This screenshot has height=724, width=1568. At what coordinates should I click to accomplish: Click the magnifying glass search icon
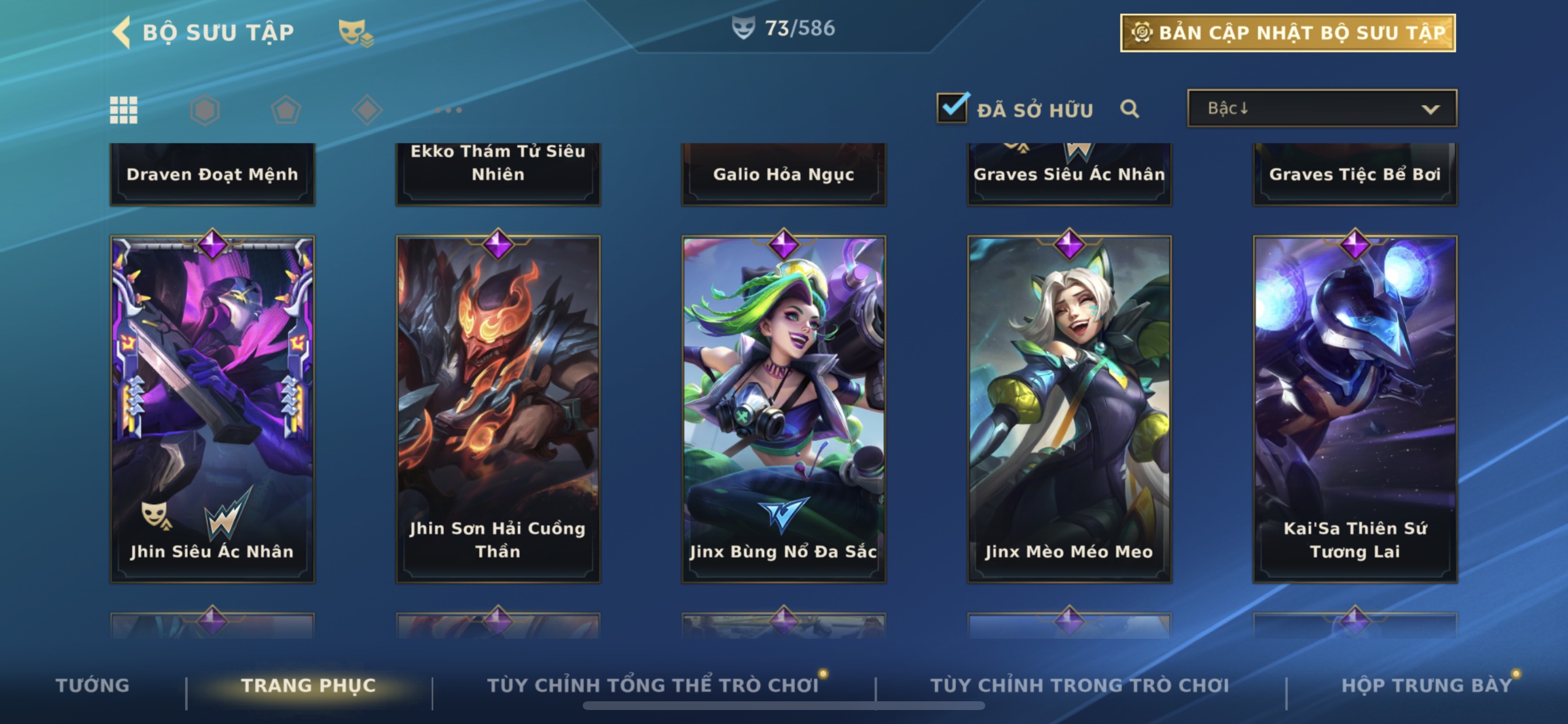point(1129,109)
